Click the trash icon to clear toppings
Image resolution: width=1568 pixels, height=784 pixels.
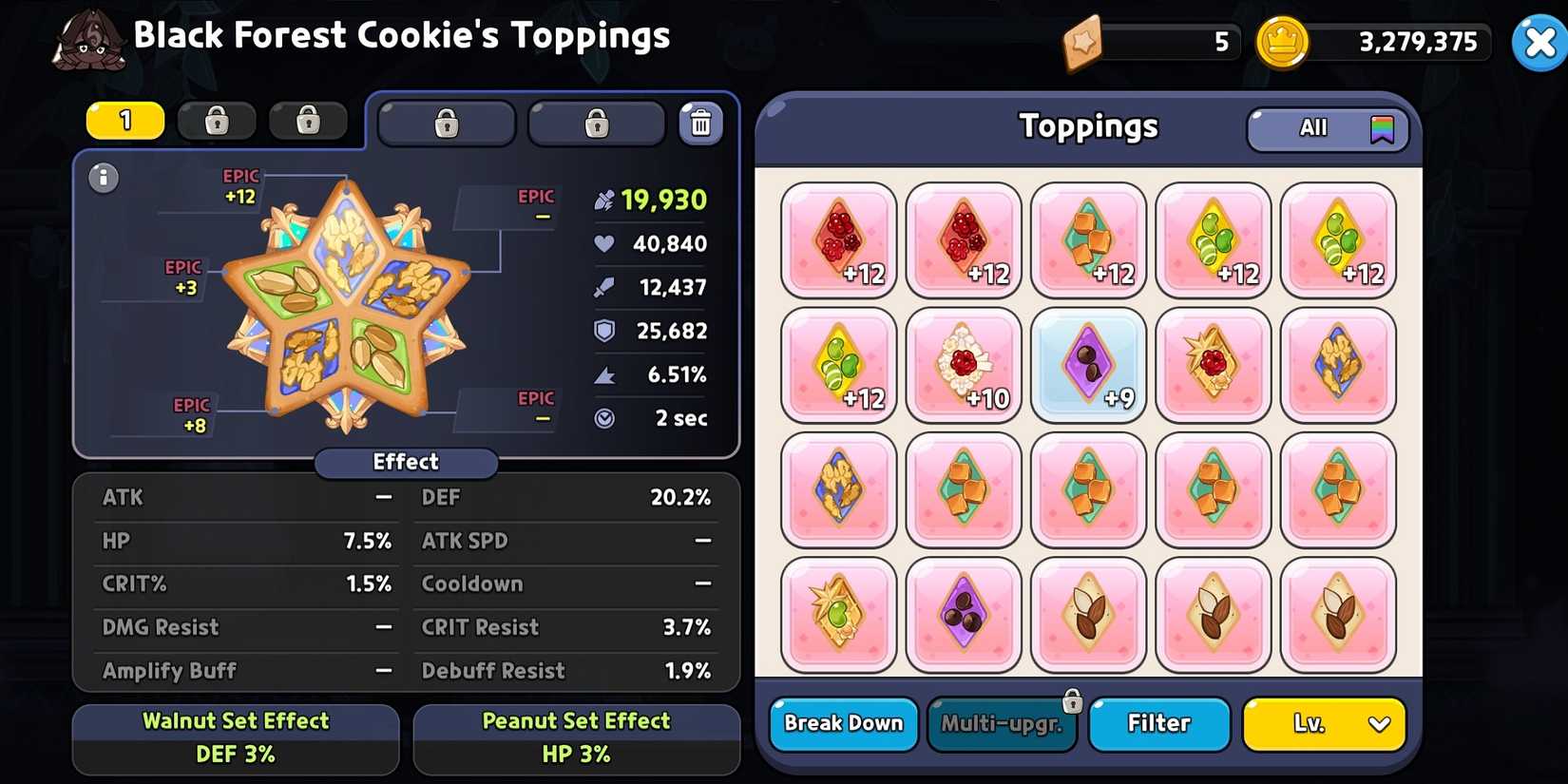click(x=701, y=122)
